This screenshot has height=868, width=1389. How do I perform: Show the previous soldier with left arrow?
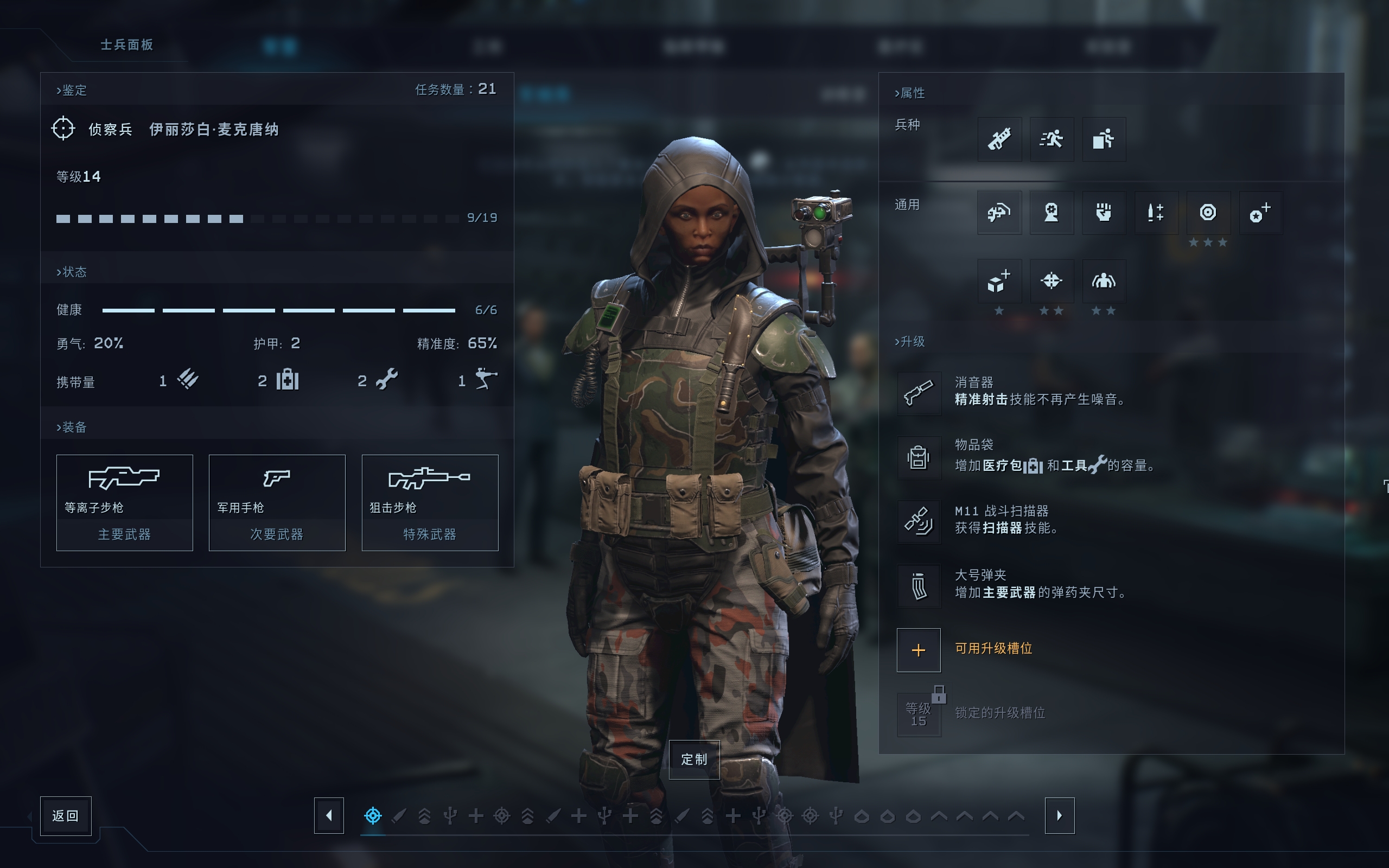tap(329, 815)
